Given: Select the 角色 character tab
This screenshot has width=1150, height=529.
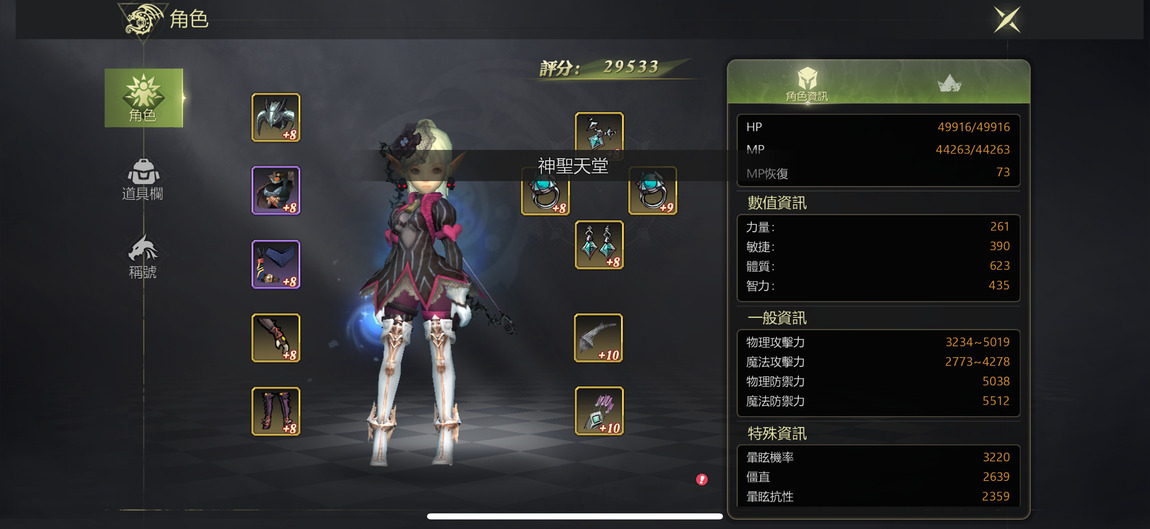Looking at the screenshot, I should [x=143, y=98].
